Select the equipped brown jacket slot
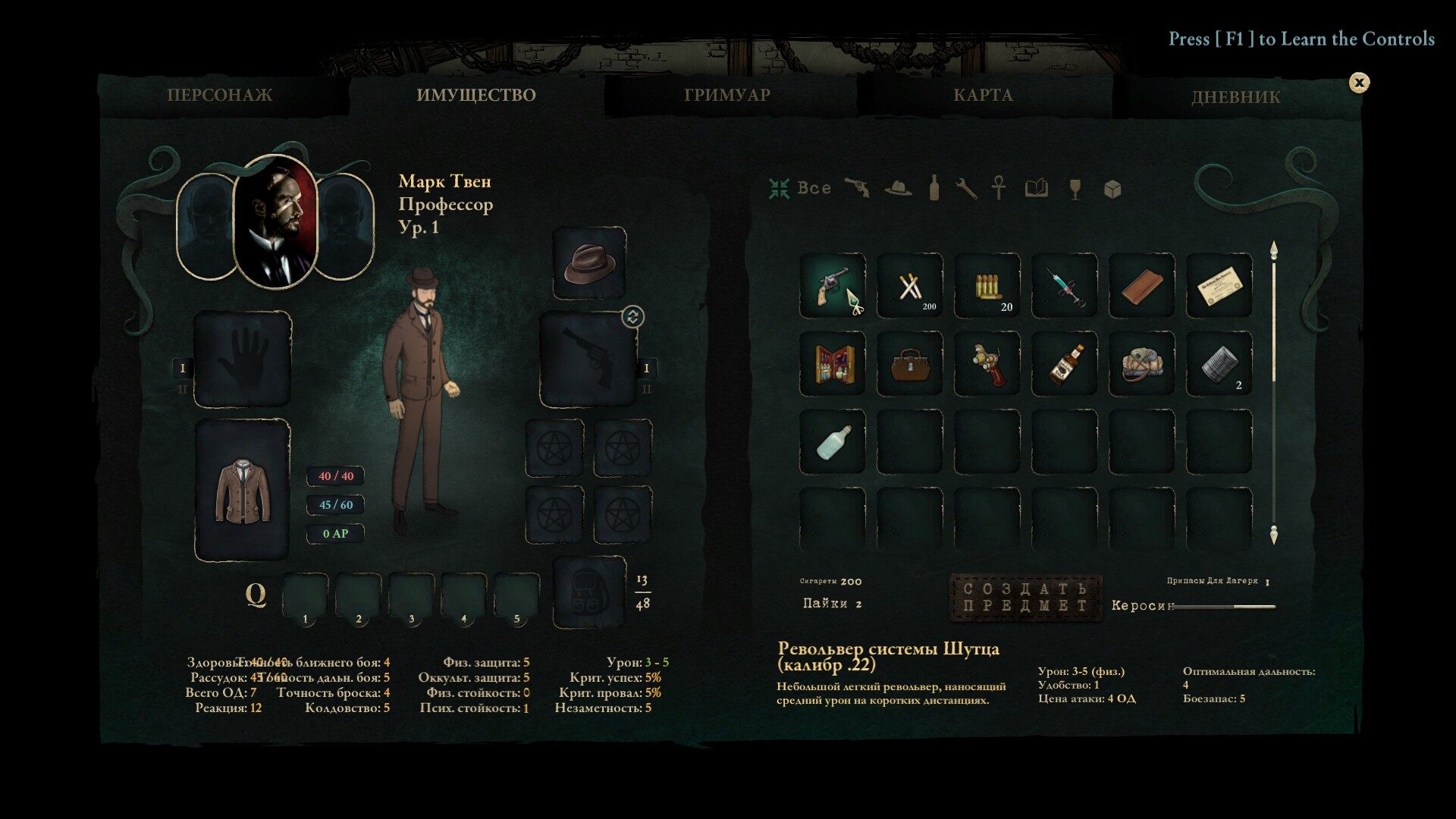This screenshot has height=819, width=1456. click(x=242, y=490)
